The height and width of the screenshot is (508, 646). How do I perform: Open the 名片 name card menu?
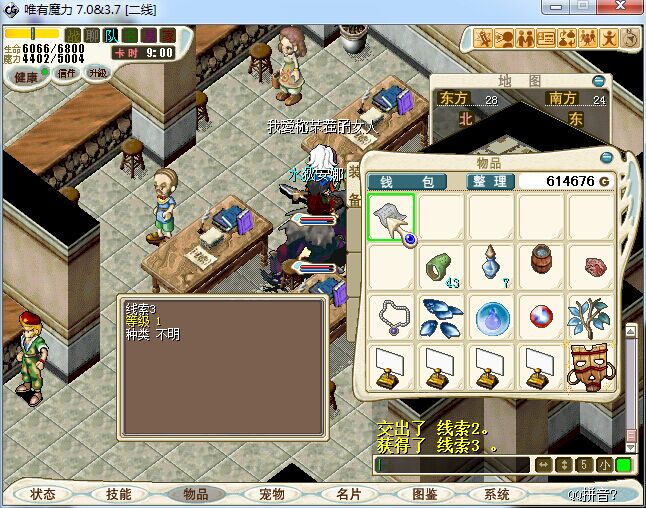tap(347, 494)
